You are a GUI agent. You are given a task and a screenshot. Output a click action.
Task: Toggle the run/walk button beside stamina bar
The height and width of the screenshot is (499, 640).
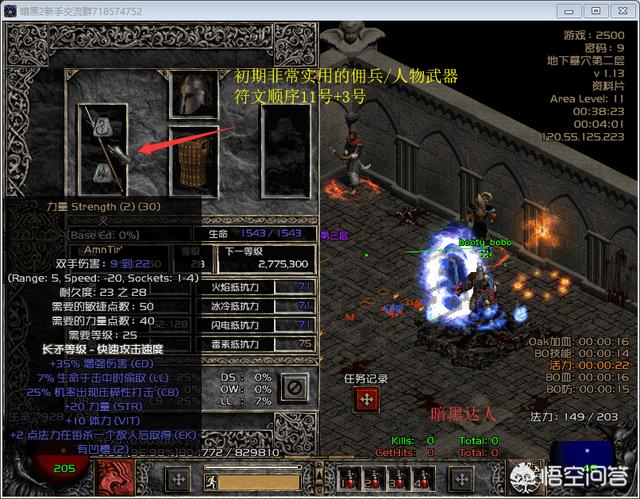coord(213,479)
